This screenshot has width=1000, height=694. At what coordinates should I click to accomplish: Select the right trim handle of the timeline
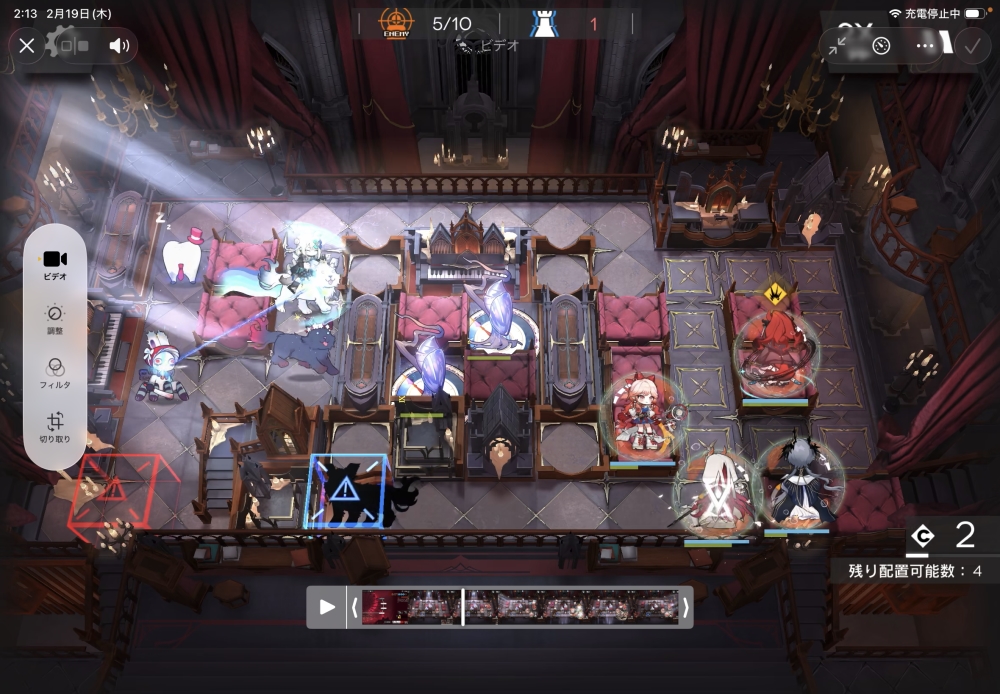(685, 607)
